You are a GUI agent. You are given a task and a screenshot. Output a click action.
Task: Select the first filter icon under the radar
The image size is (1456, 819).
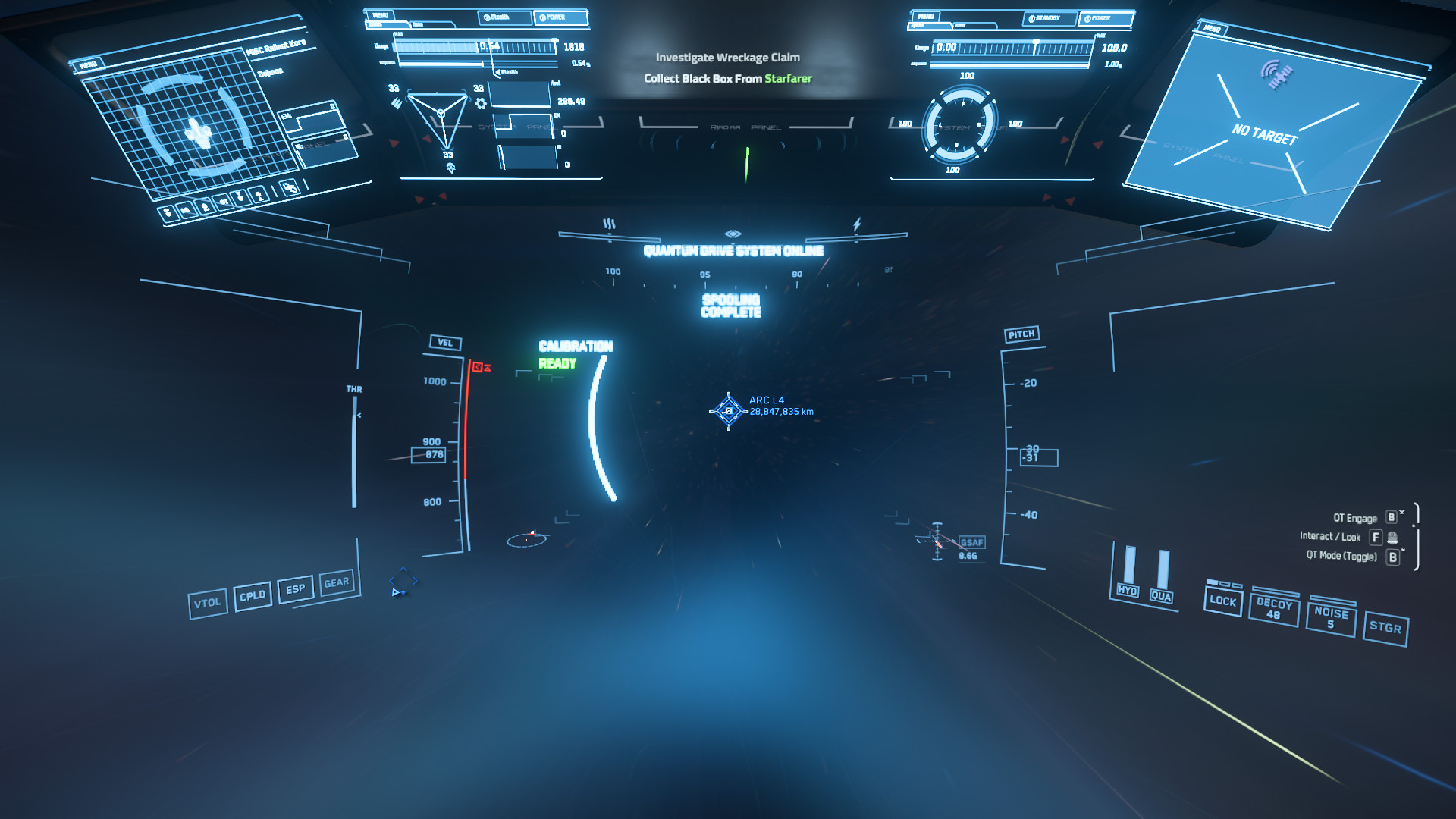168,213
